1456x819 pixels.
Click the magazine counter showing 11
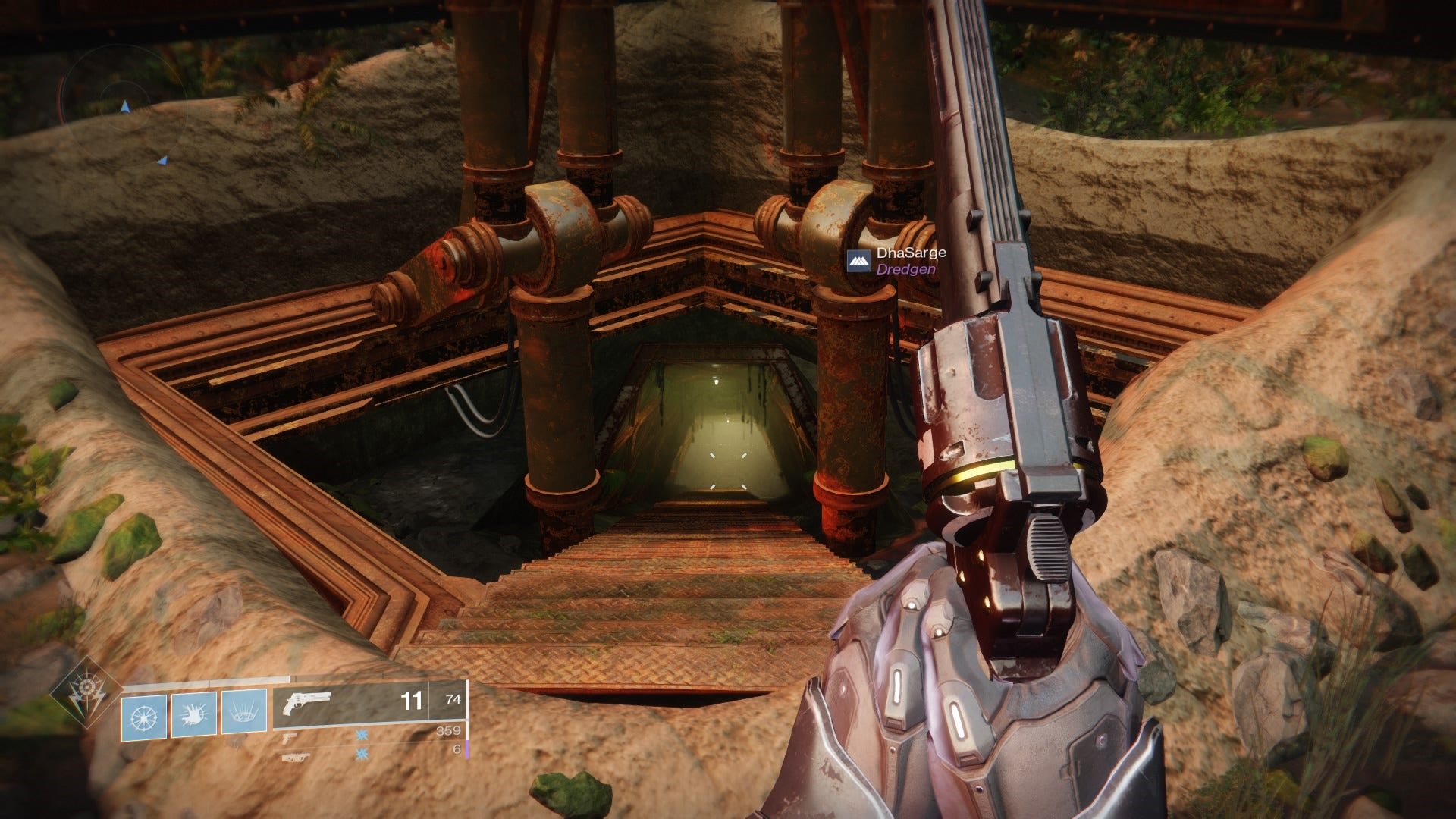pyautogui.click(x=411, y=699)
